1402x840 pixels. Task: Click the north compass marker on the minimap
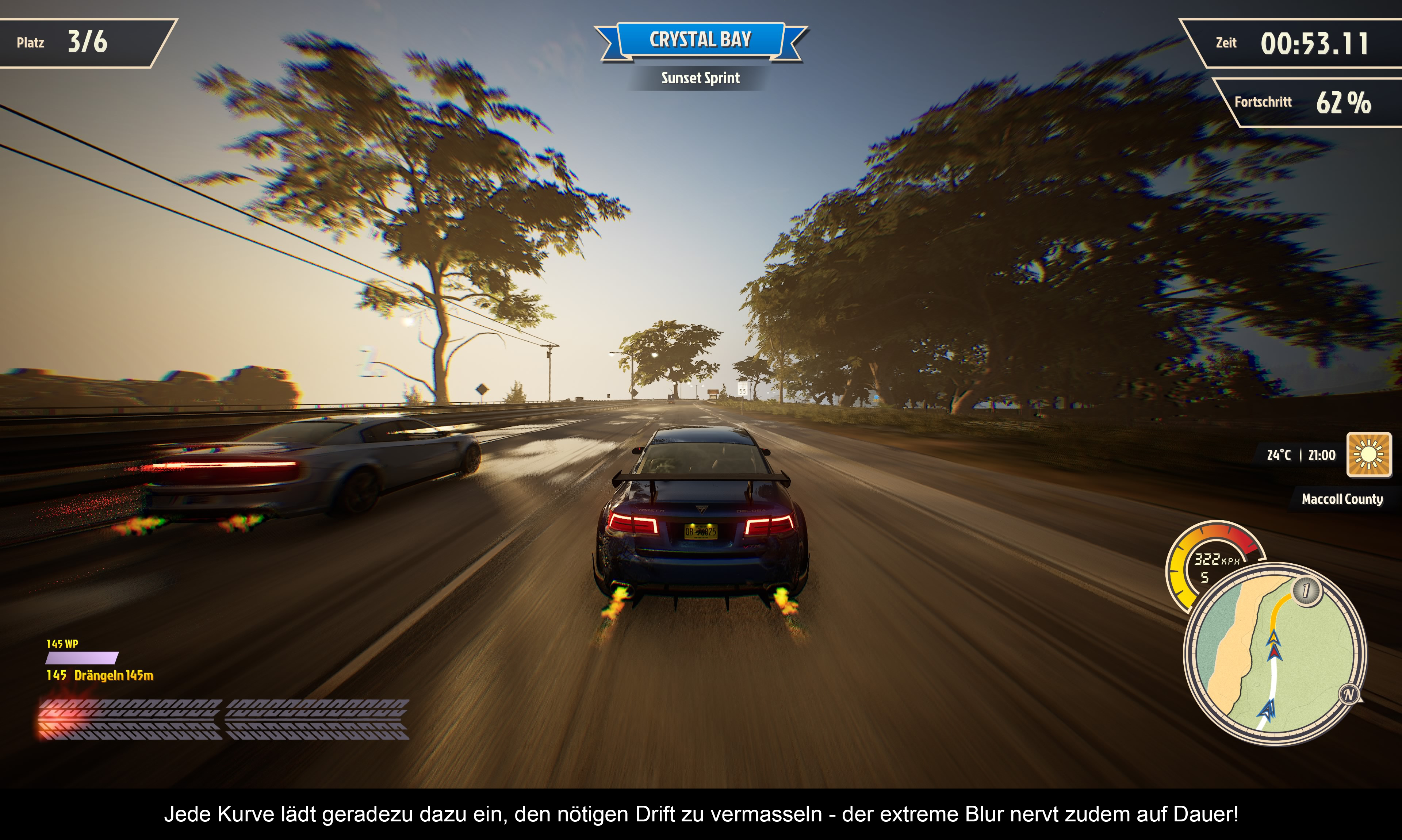[1348, 694]
